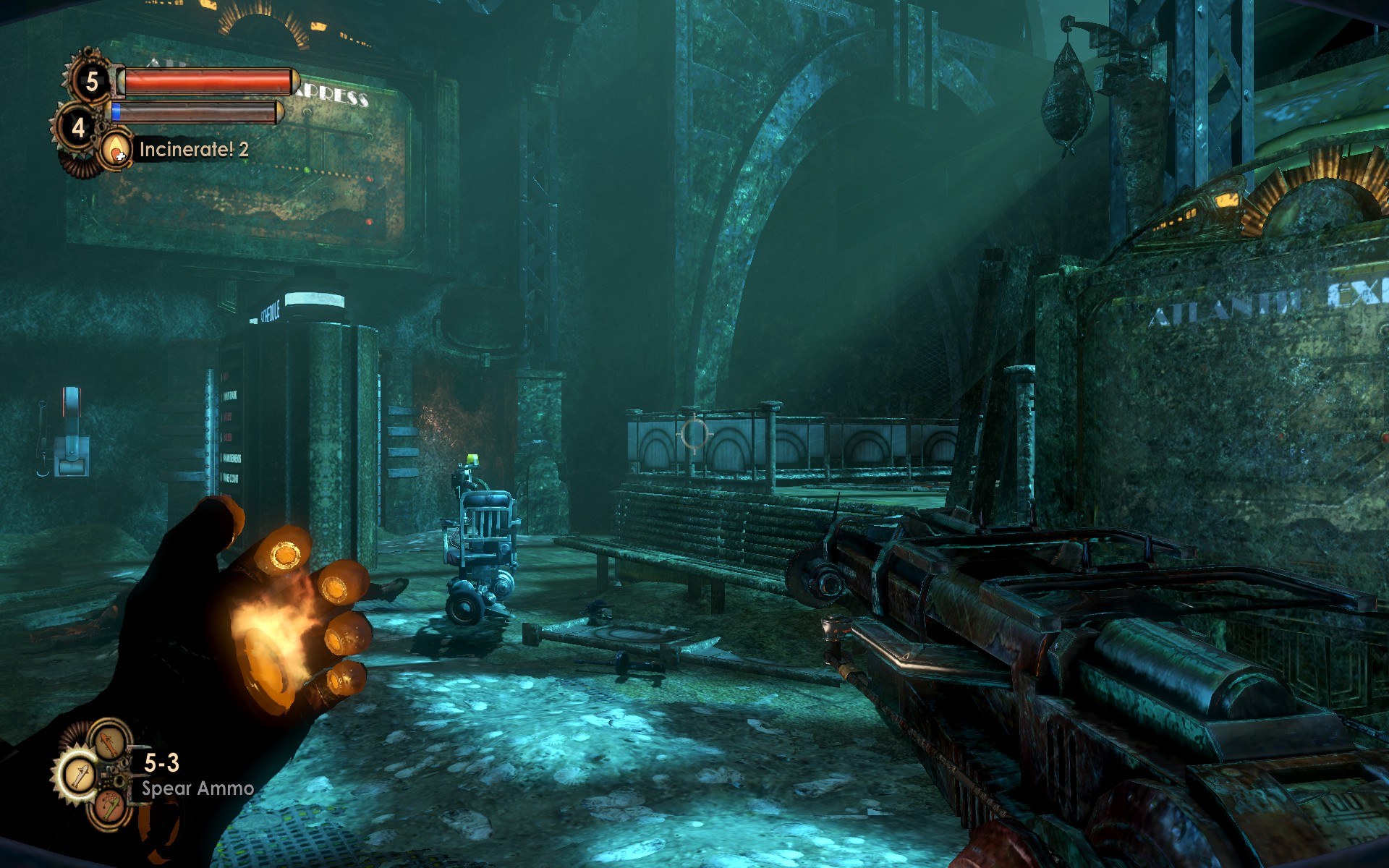This screenshot has height=868, width=1389.
Task: Click the first aid kit counter showing 5
Action: pyautogui.click(x=91, y=81)
